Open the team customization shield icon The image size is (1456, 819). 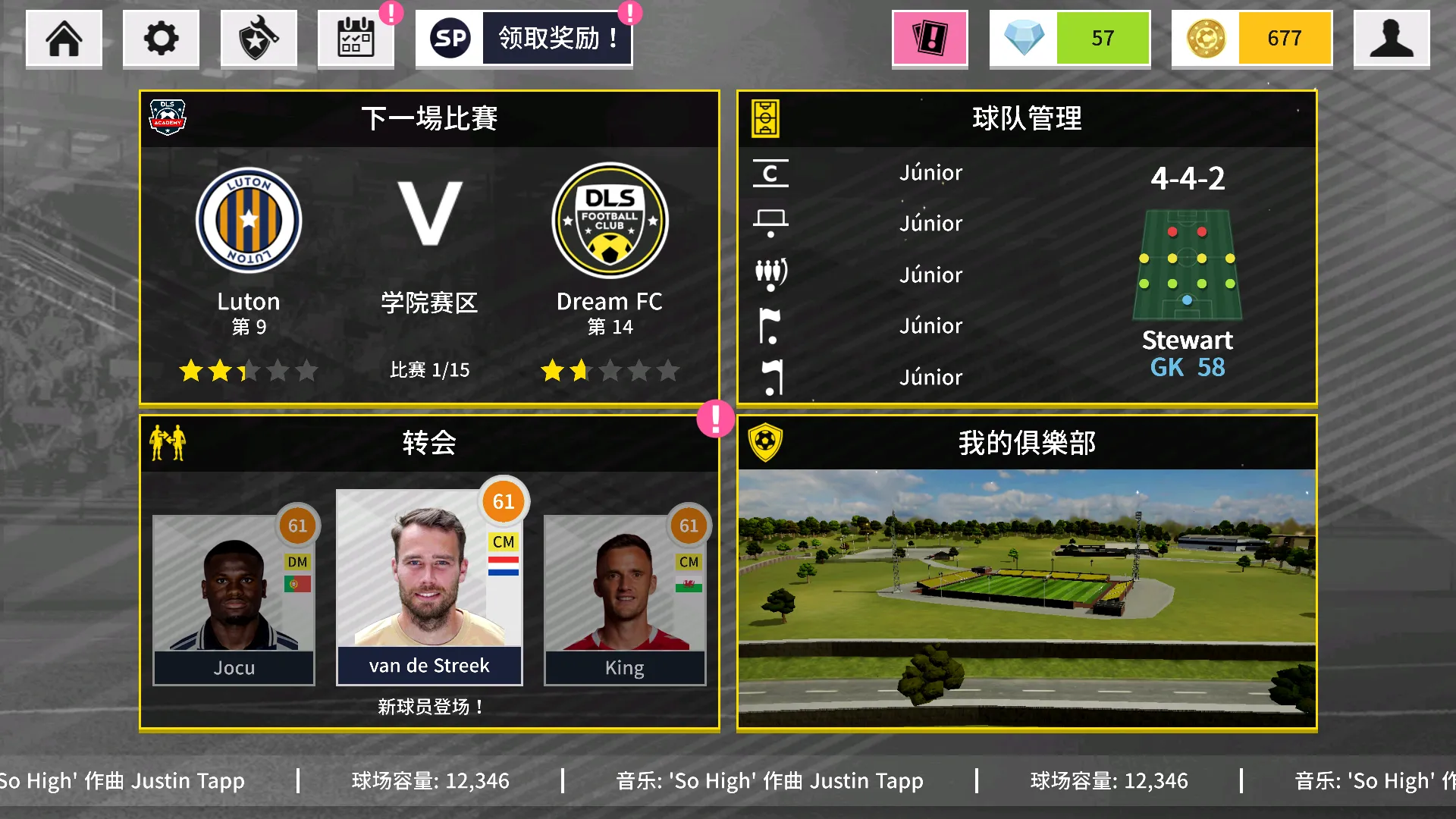[x=259, y=38]
